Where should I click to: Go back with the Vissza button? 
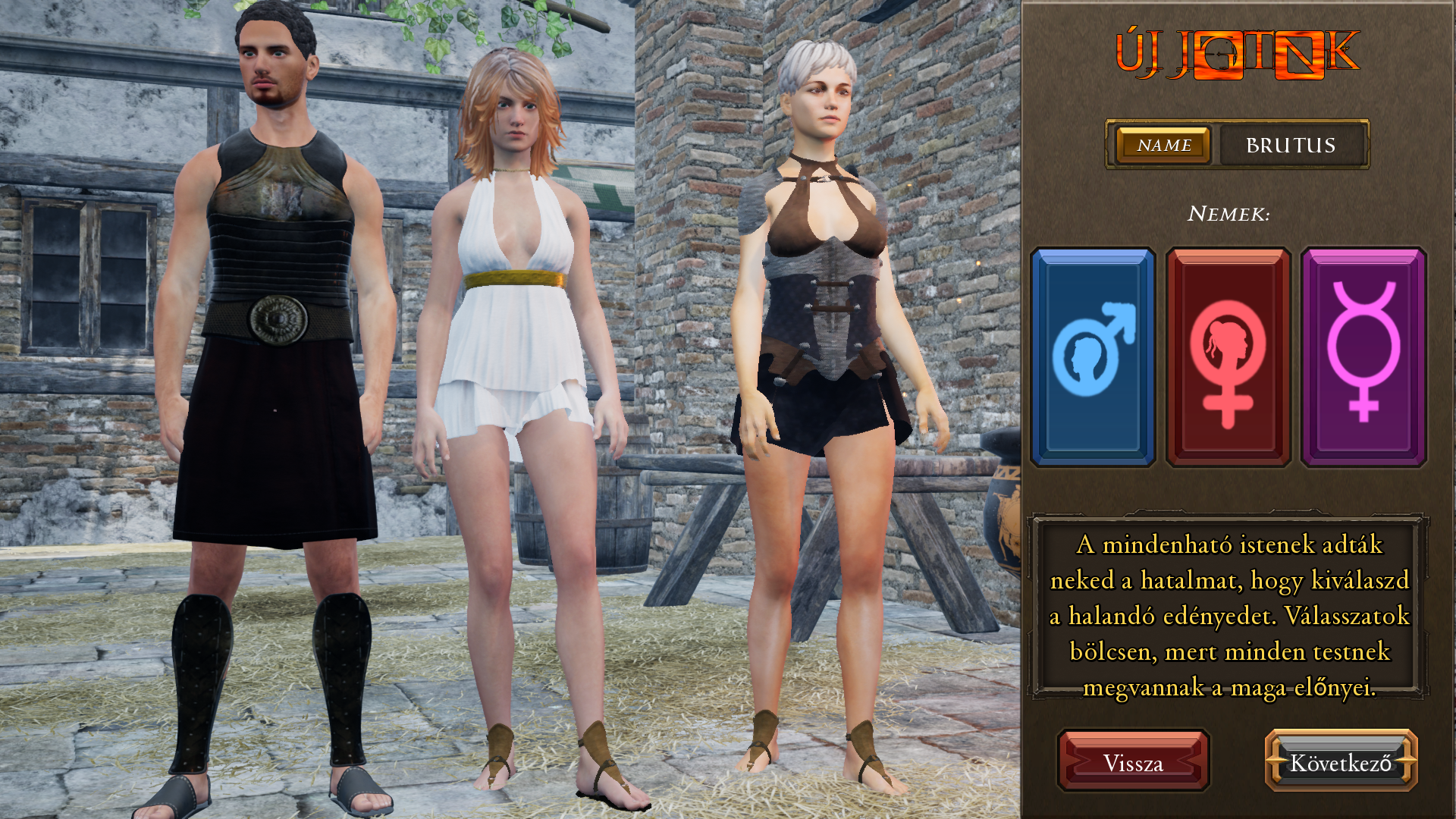coord(1133,762)
